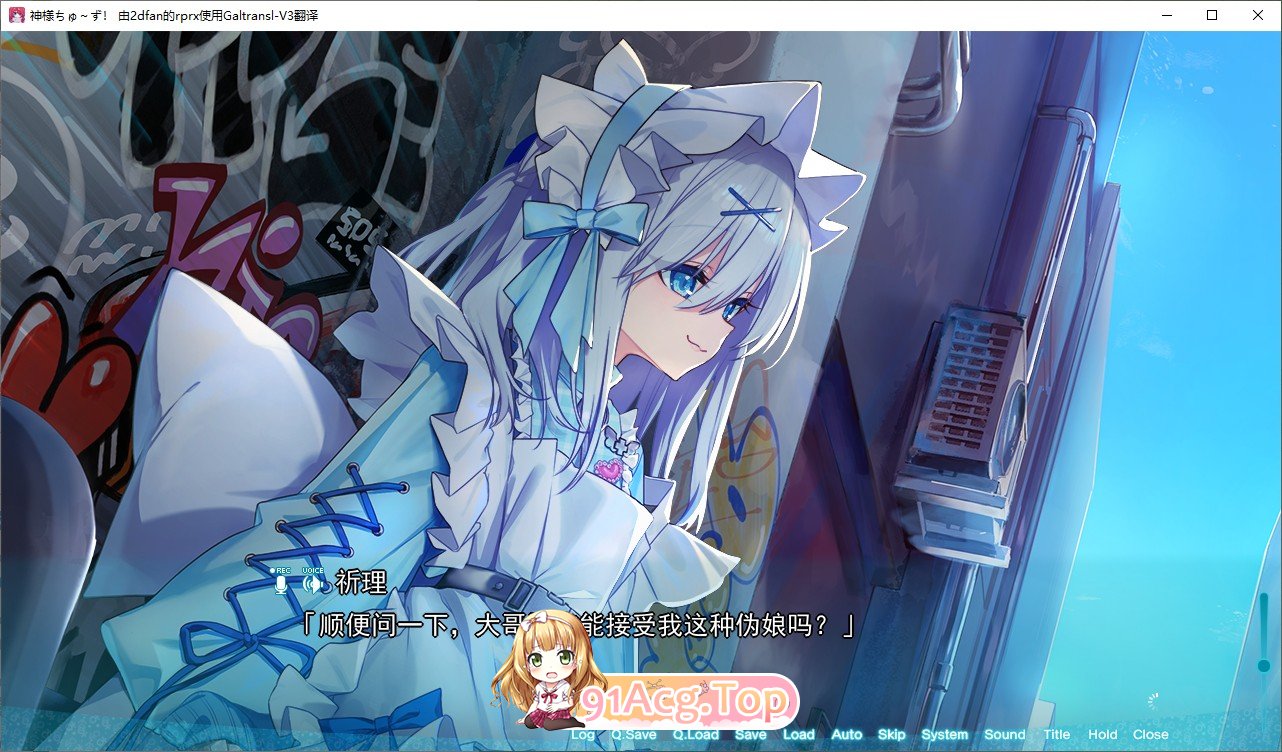This screenshot has height=752, width=1282.
Task: Switch back to the Title screen
Action: (x=1056, y=734)
